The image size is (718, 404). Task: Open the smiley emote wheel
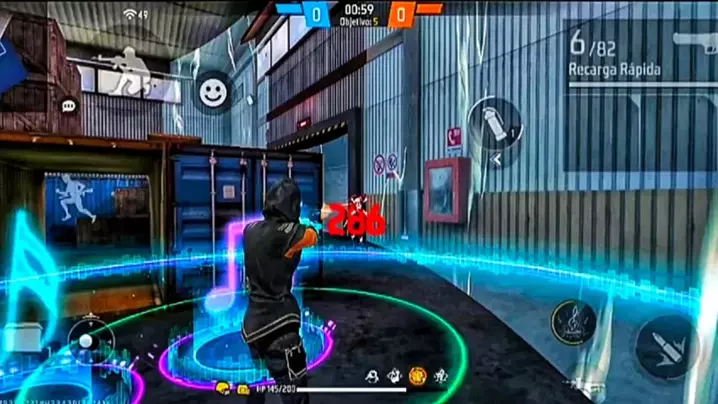pyautogui.click(x=210, y=92)
